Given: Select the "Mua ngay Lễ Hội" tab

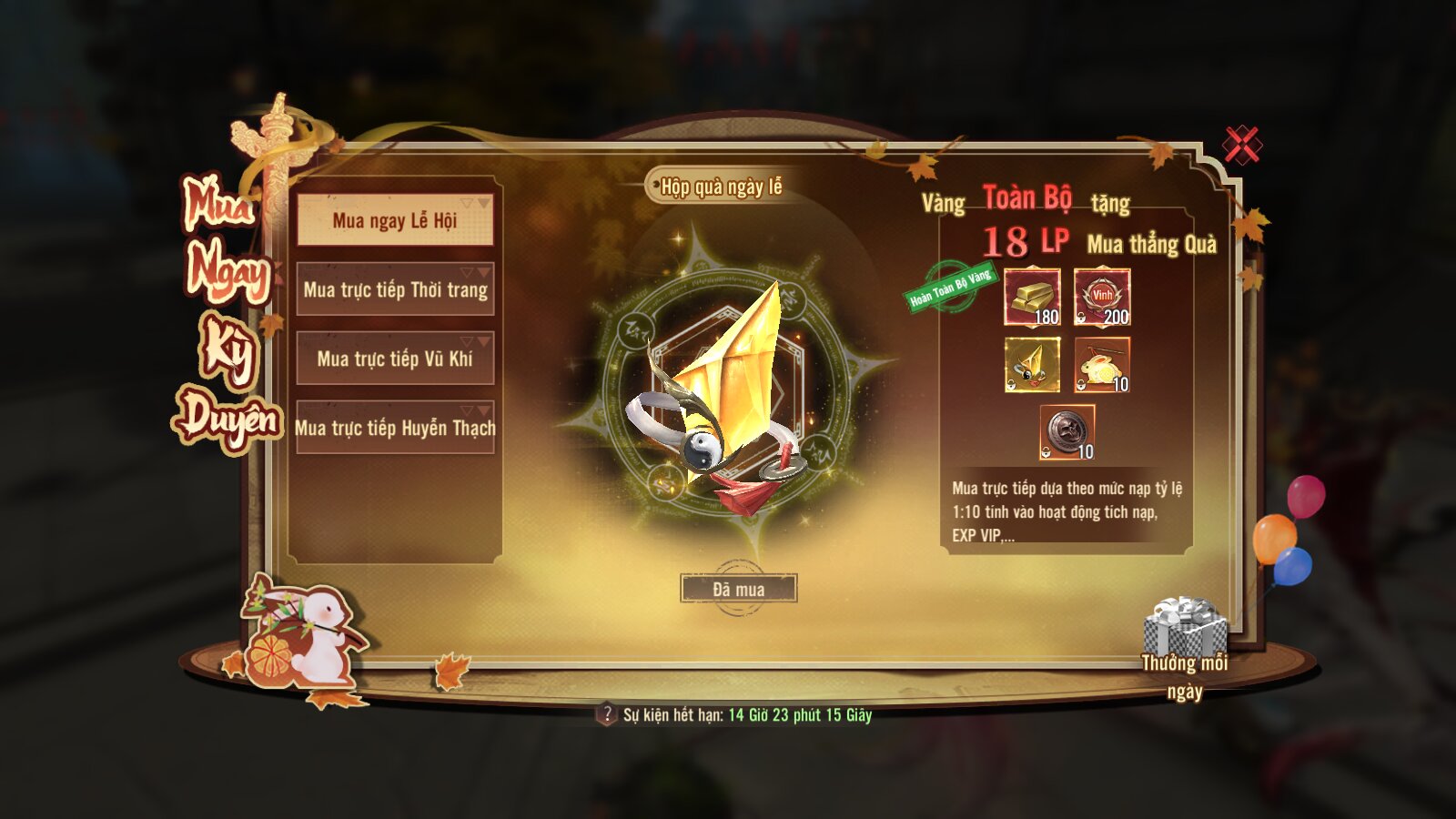Looking at the screenshot, I should tap(395, 220).
